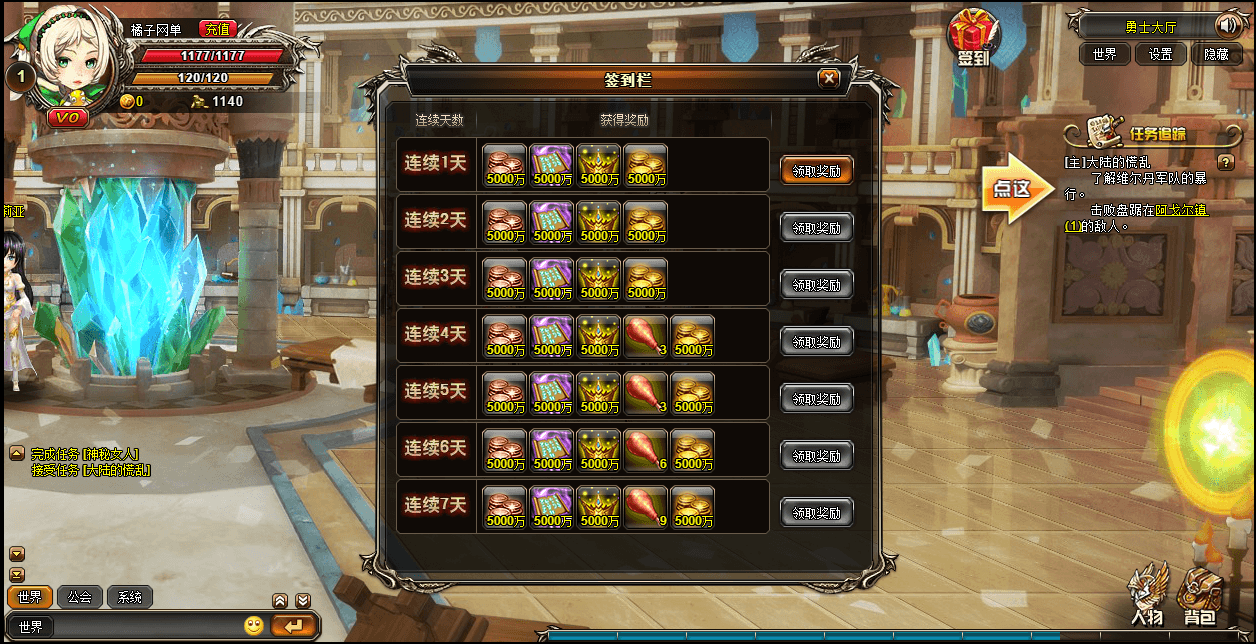Open the 背包 backpack
The height and width of the screenshot is (644, 1256).
tap(1201, 595)
